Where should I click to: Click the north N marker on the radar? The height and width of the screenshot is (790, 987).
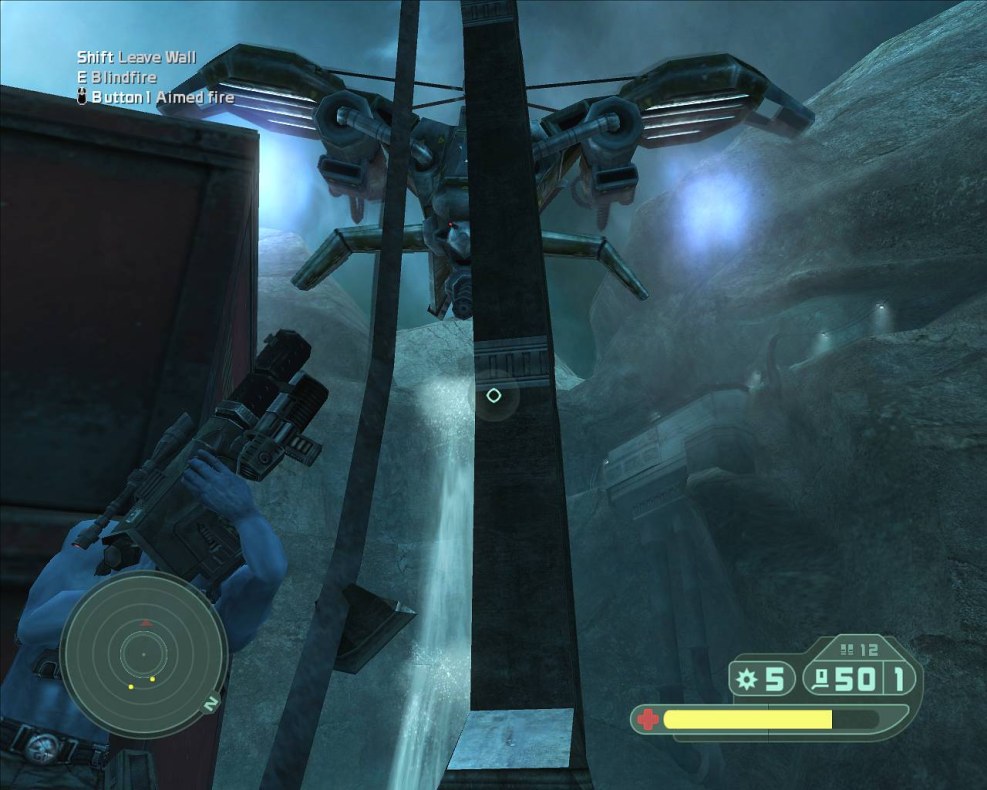click(211, 704)
